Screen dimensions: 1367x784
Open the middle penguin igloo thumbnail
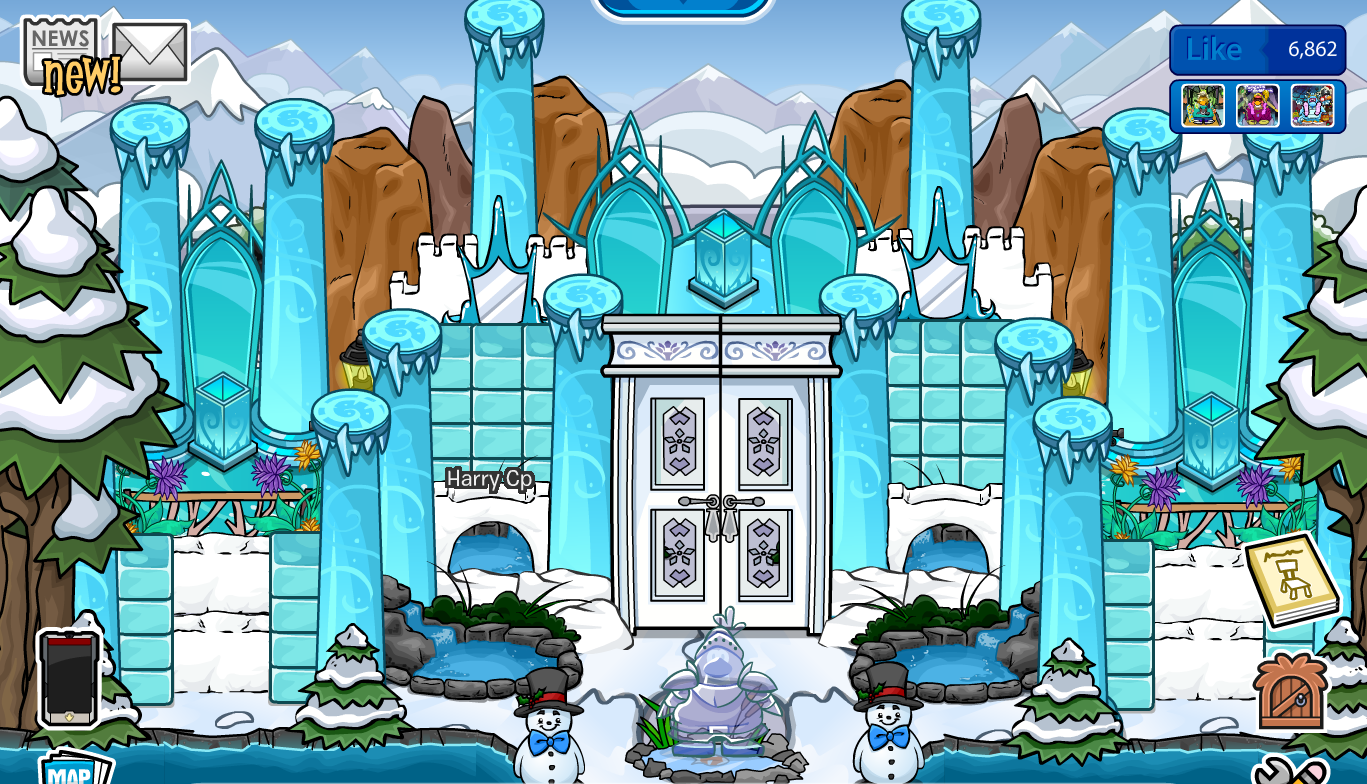pos(1257,103)
